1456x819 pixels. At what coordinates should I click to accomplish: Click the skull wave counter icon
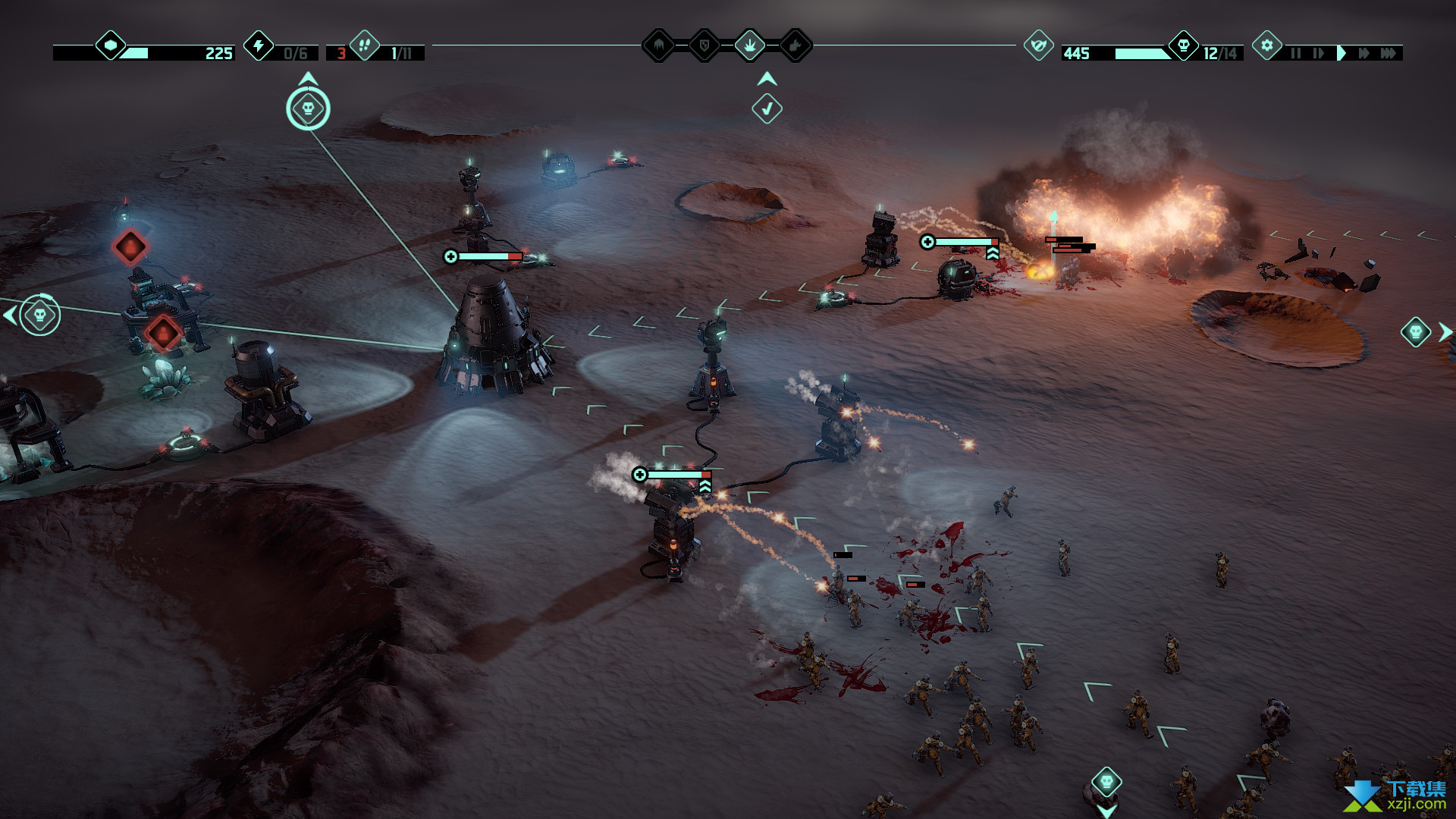tap(1183, 45)
